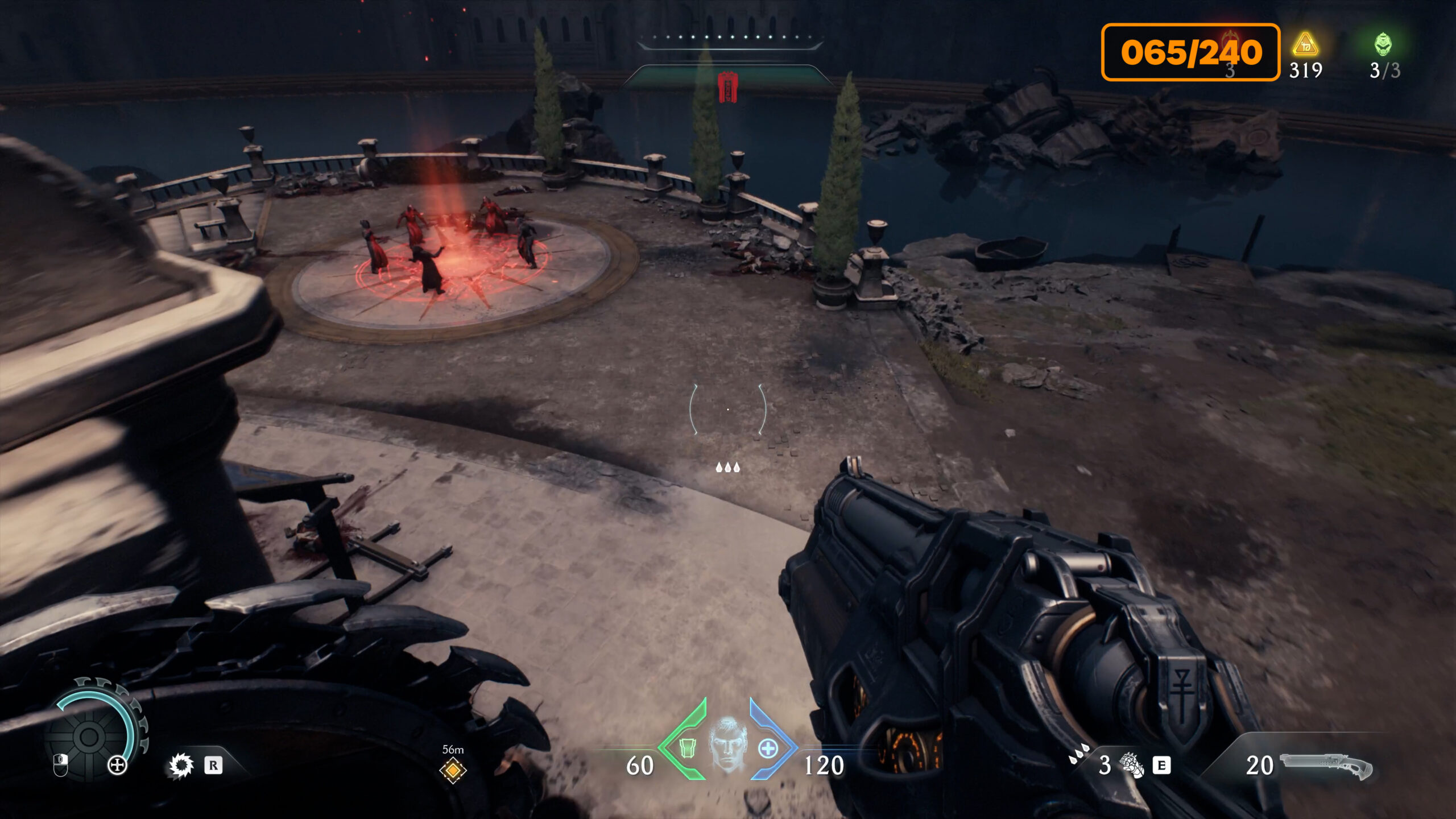Click the Slayer face portrait
This screenshot has height=819, width=1456.
point(728,744)
